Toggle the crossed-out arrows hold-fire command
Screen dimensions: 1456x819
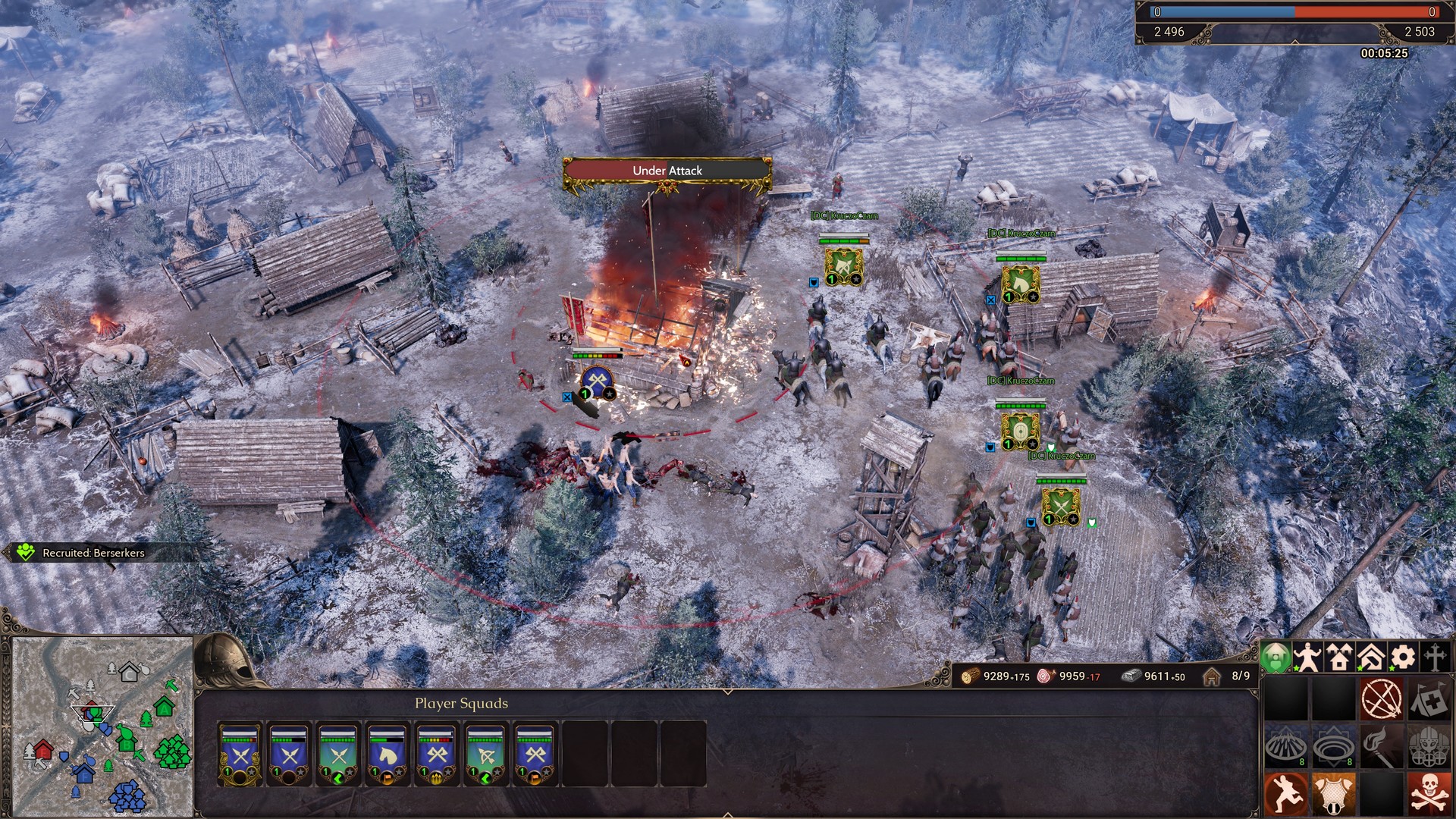[1382, 698]
